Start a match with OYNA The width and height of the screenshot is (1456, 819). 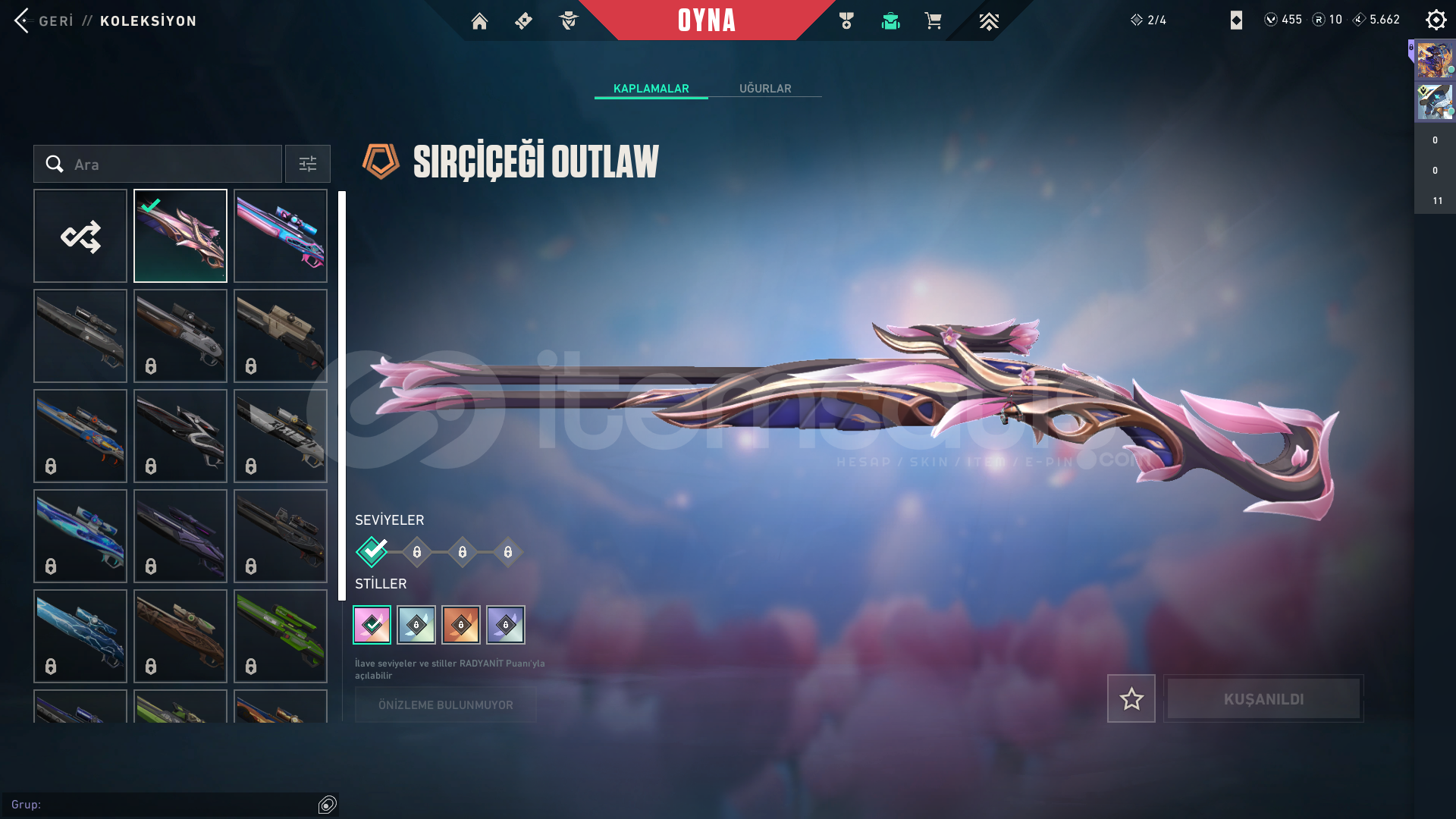point(706,20)
